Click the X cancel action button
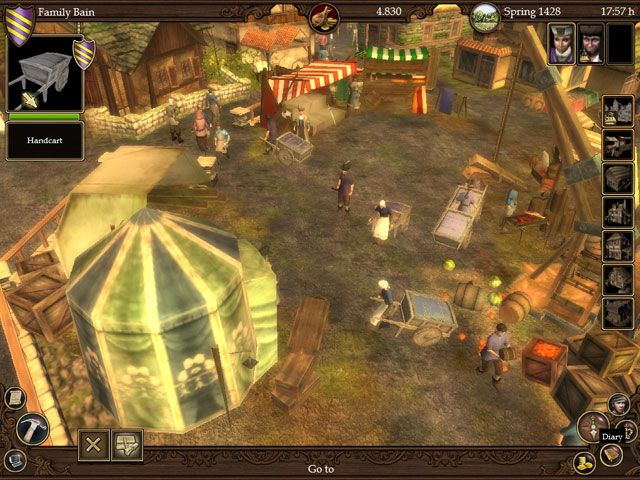This screenshot has height=480, width=640. click(94, 445)
